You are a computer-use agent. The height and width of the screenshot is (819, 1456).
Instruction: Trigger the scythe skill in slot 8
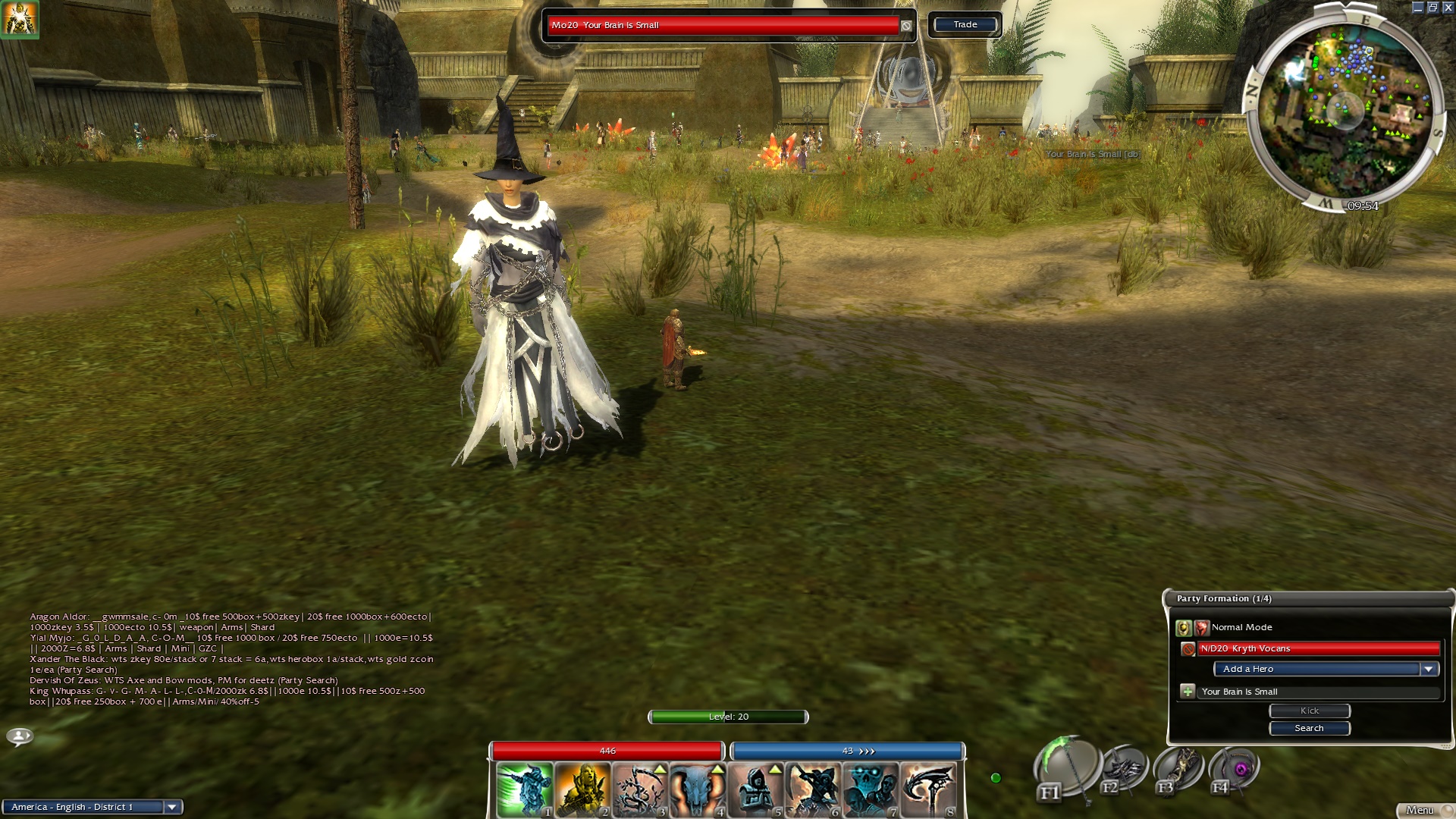(928, 790)
